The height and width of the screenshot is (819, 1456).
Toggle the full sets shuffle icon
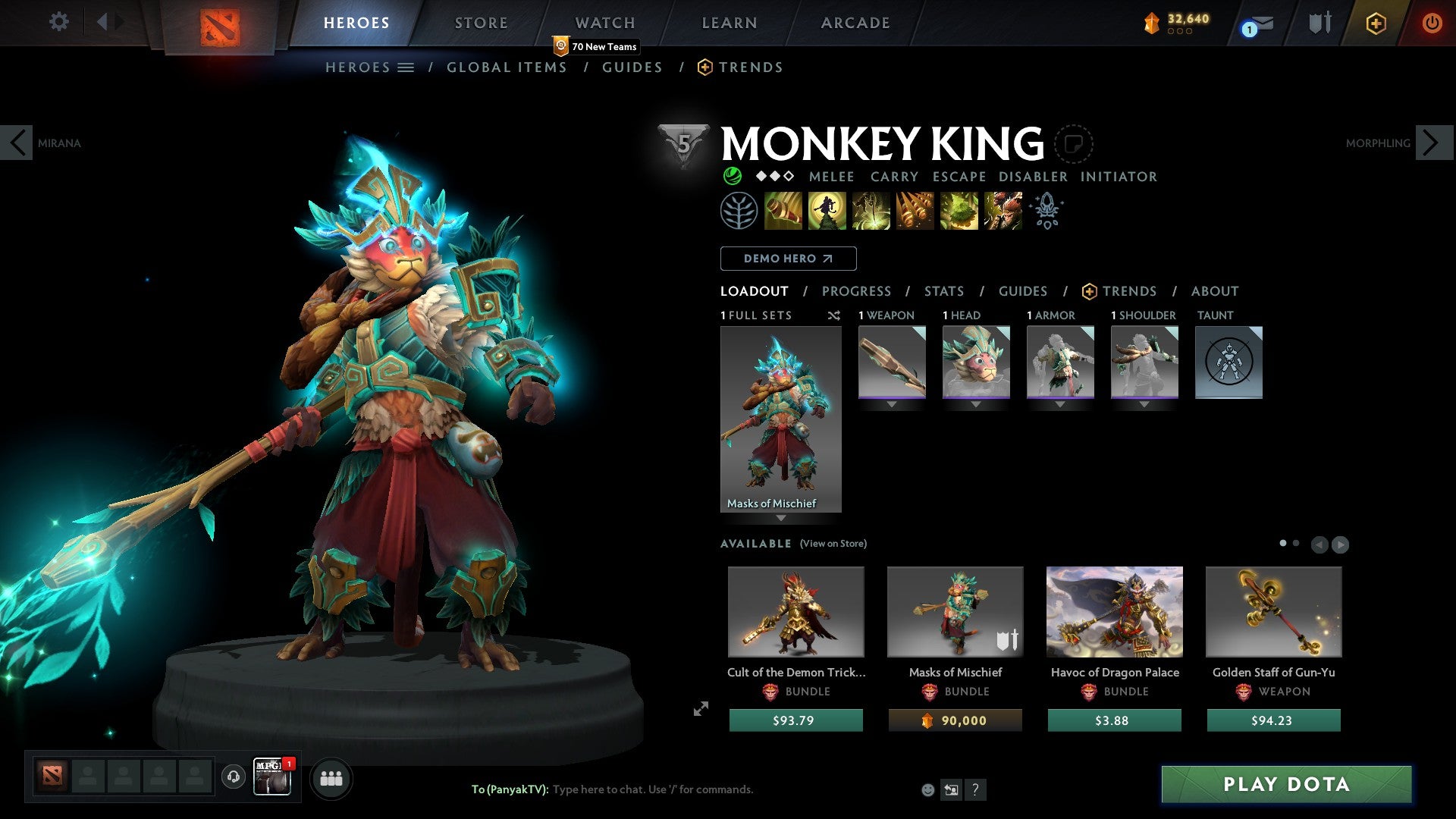point(833,315)
